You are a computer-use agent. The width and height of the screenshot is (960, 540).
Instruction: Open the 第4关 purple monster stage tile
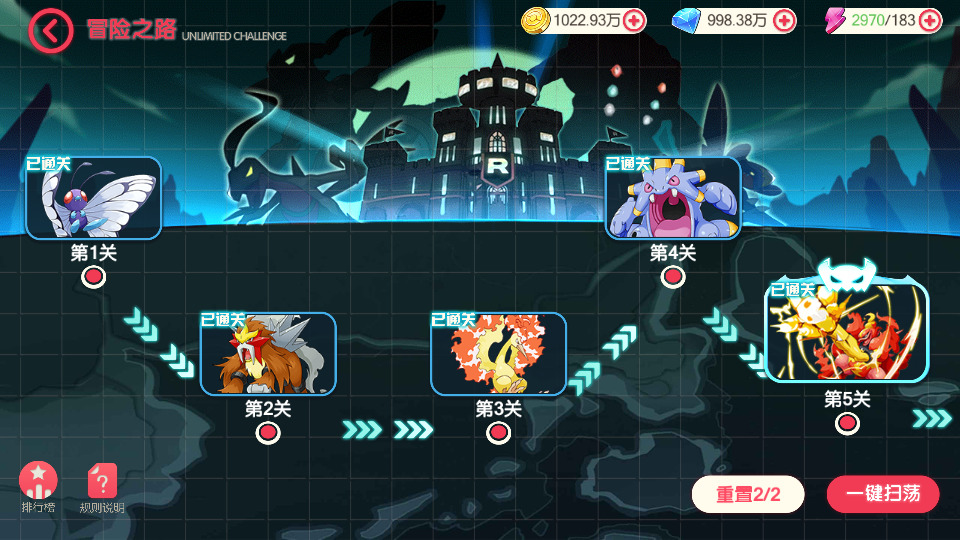673,198
